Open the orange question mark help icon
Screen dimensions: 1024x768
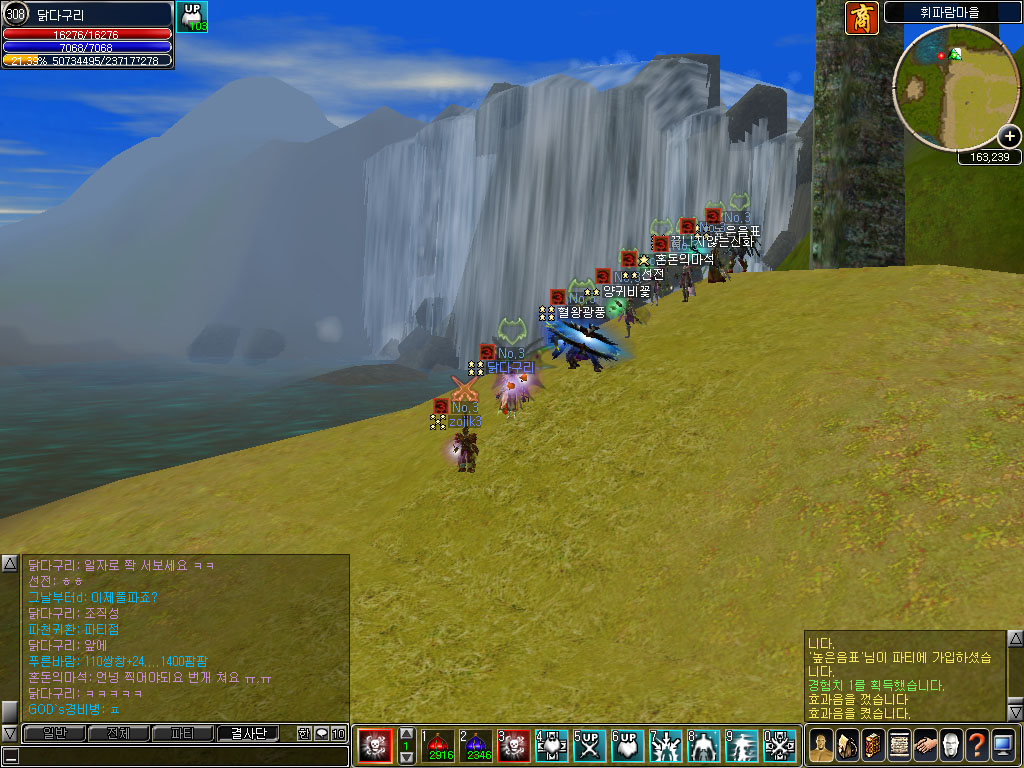pos(976,745)
